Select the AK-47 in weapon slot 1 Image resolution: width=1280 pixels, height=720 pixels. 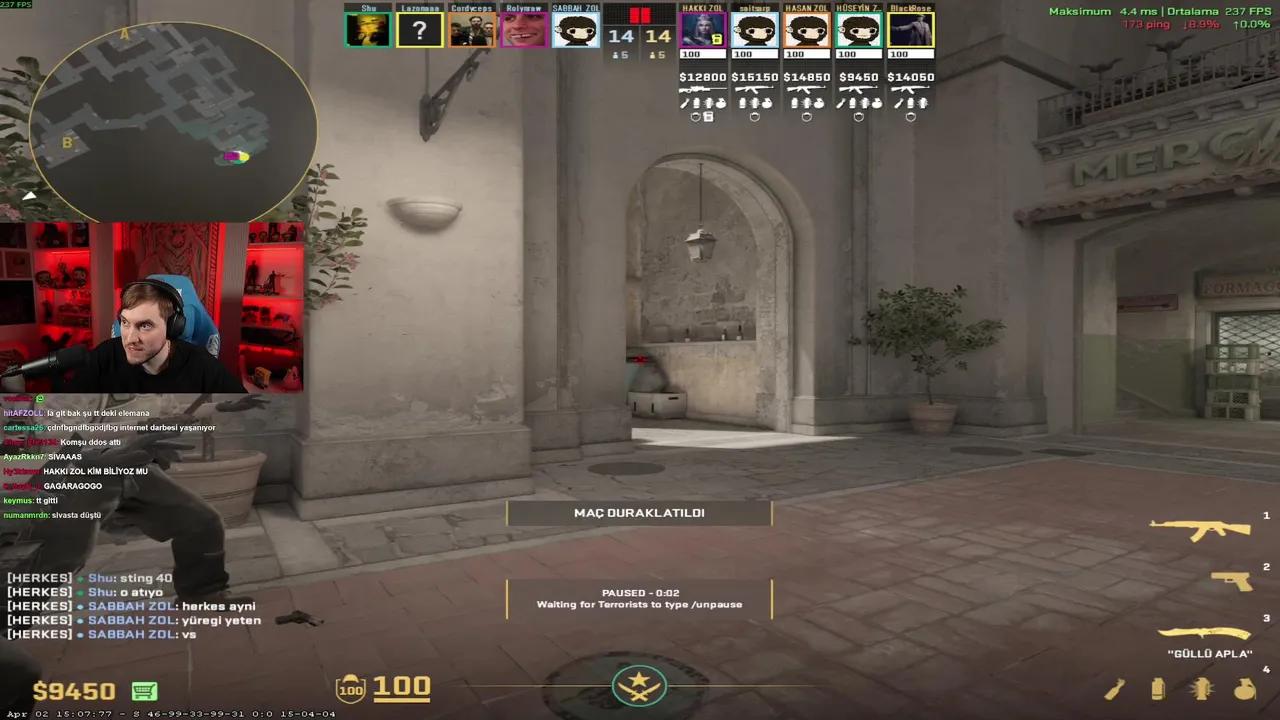[1200, 527]
